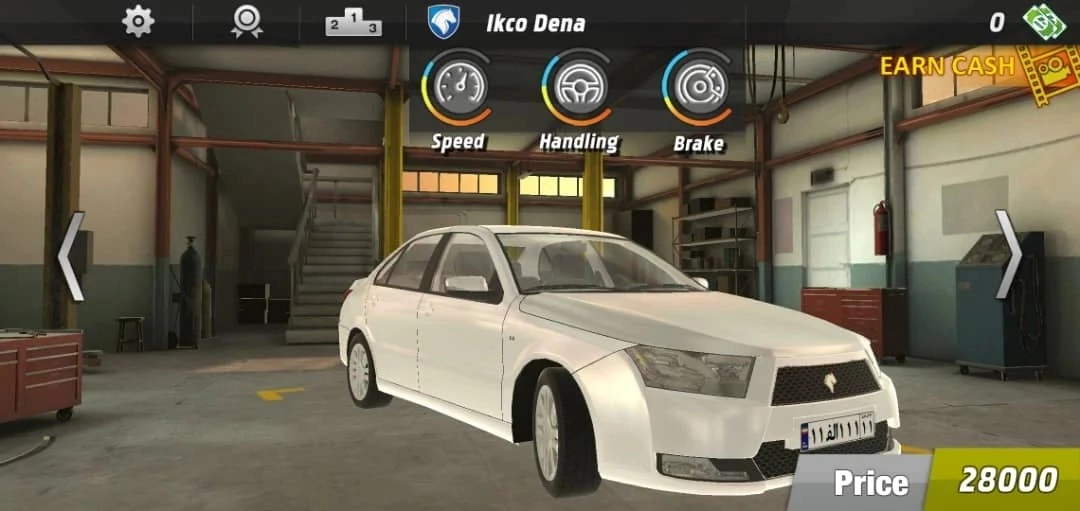
Task: Choose the Handling steering wheel icon
Action: coord(578,87)
